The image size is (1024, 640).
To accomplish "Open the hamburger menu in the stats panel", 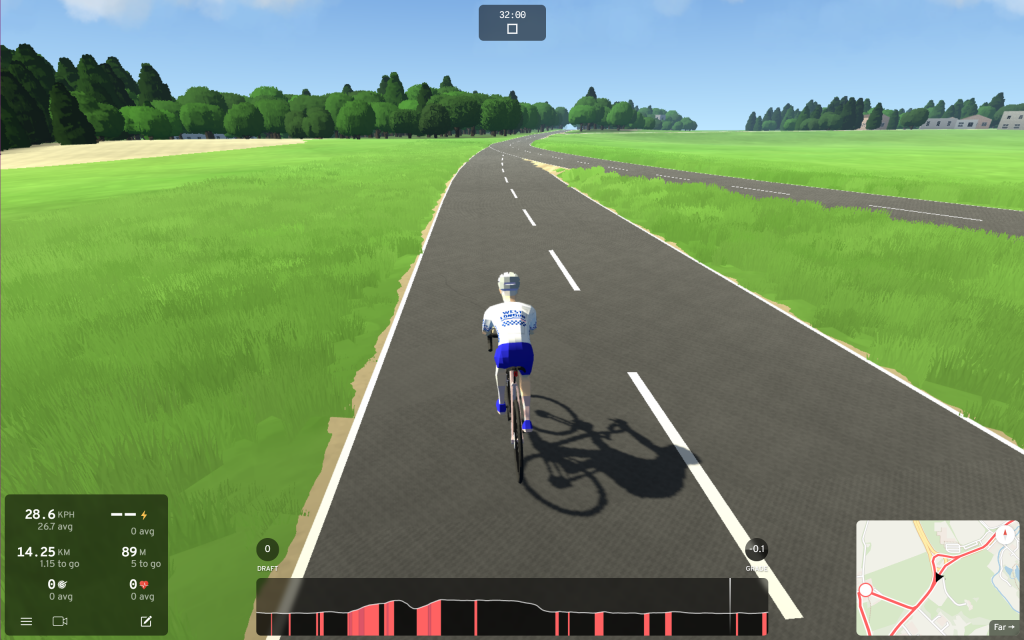I will click(26, 621).
